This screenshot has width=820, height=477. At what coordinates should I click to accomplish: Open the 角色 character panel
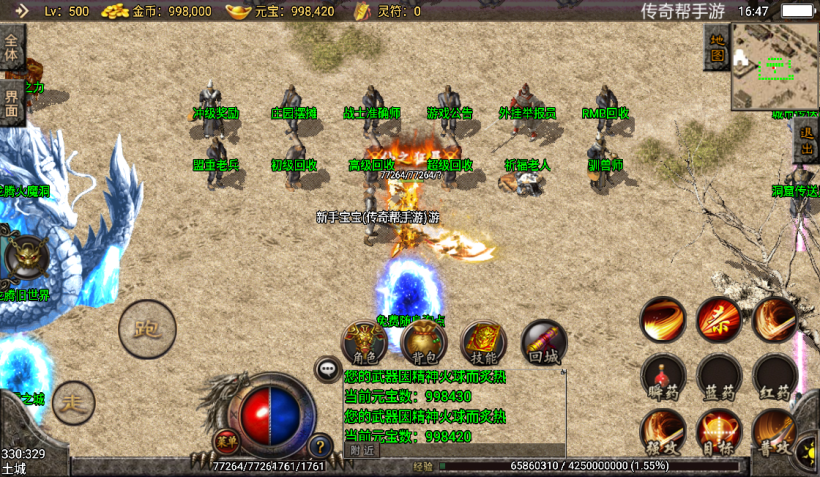pyautogui.click(x=363, y=343)
